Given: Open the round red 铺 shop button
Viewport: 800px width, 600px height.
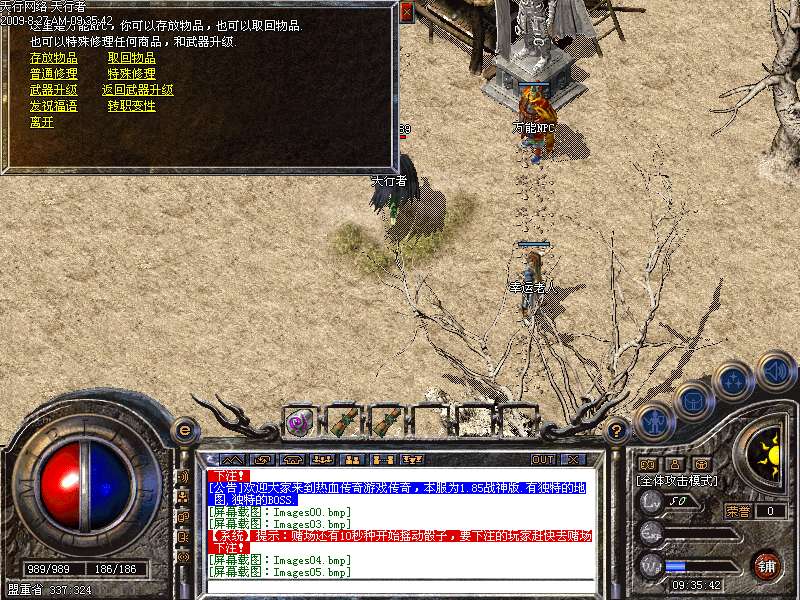Looking at the screenshot, I should pyautogui.click(x=766, y=565).
